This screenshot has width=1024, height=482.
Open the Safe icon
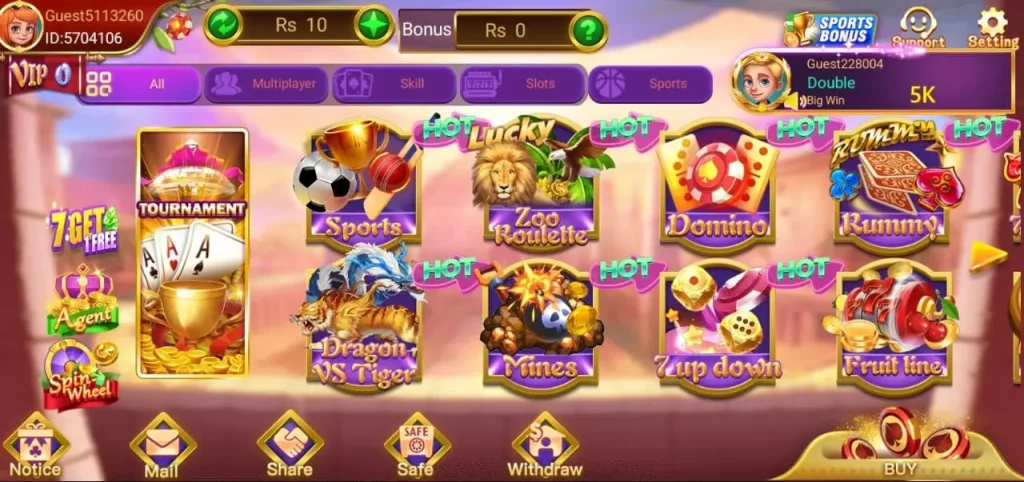click(416, 446)
